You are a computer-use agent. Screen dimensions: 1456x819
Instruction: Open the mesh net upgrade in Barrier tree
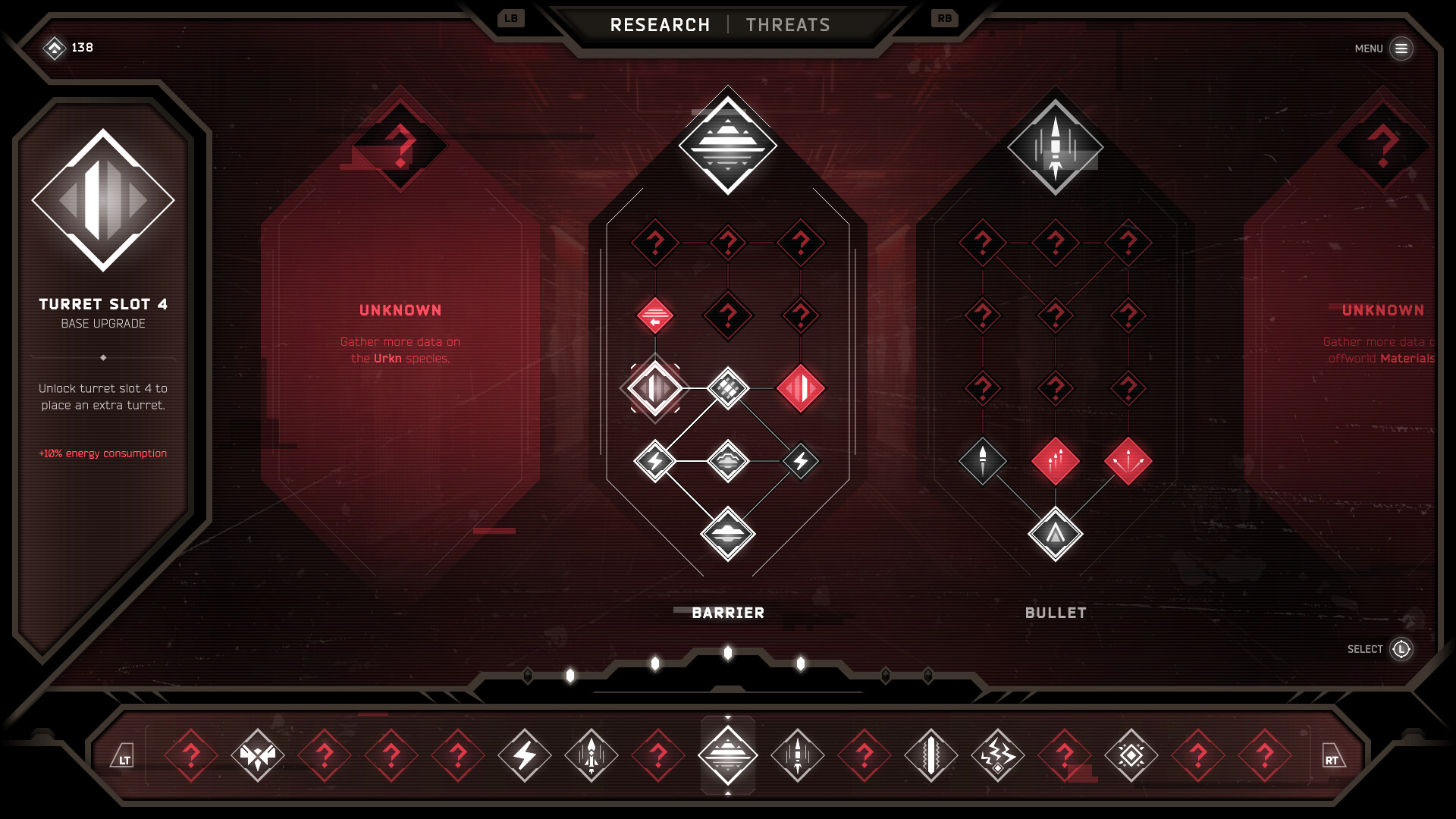click(x=727, y=388)
